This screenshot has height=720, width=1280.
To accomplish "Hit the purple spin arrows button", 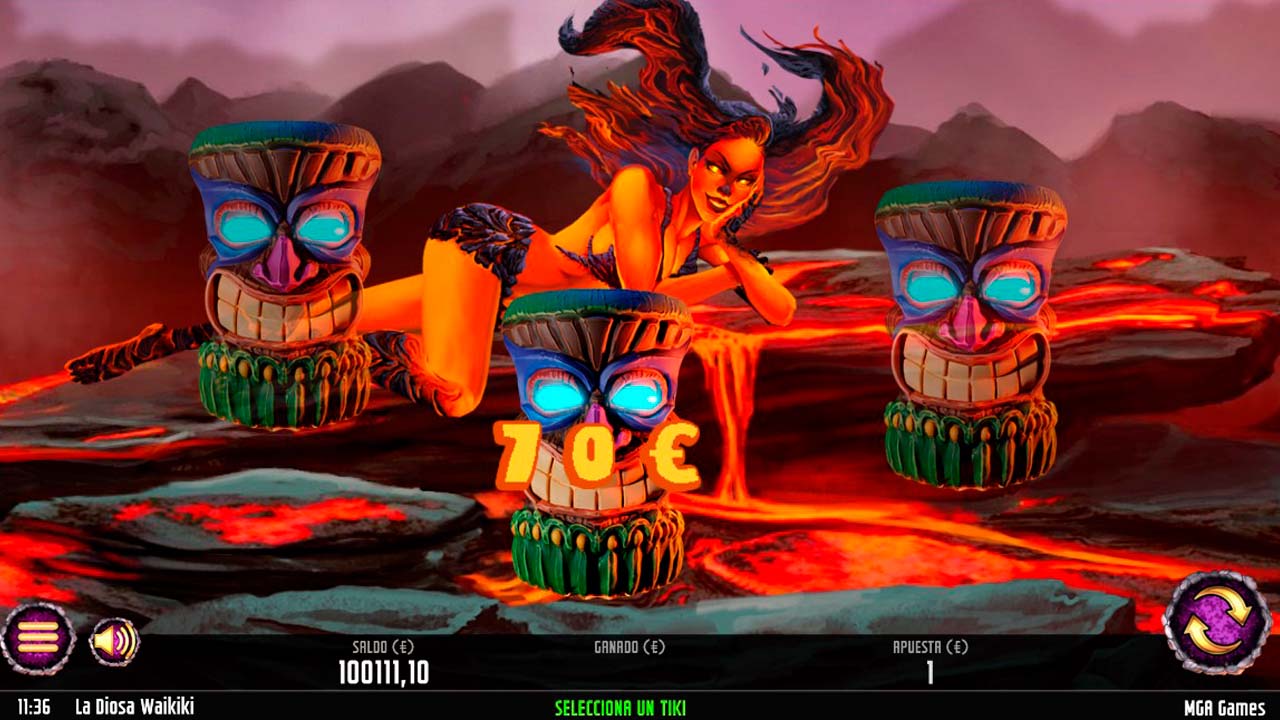I will [x=1216, y=621].
